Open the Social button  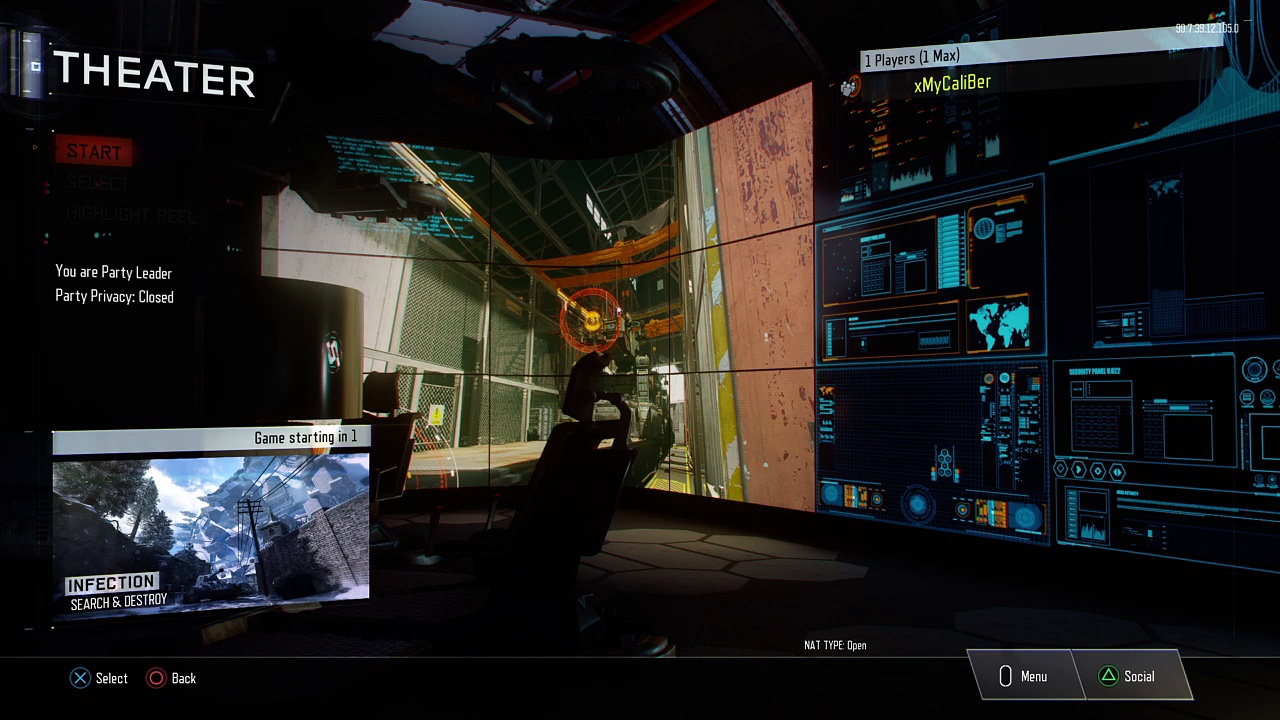pyautogui.click(x=1127, y=677)
